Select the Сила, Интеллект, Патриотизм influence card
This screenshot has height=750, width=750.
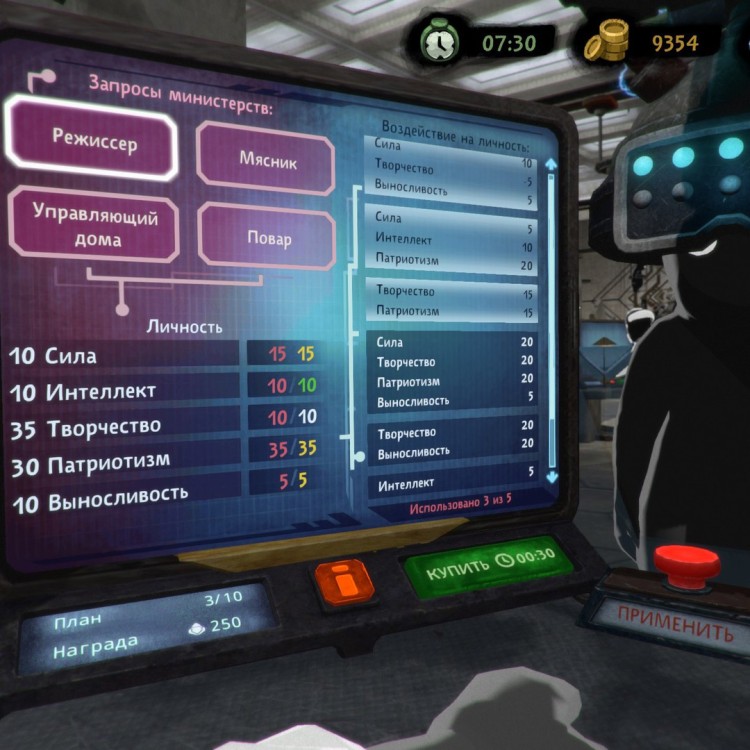click(x=454, y=240)
